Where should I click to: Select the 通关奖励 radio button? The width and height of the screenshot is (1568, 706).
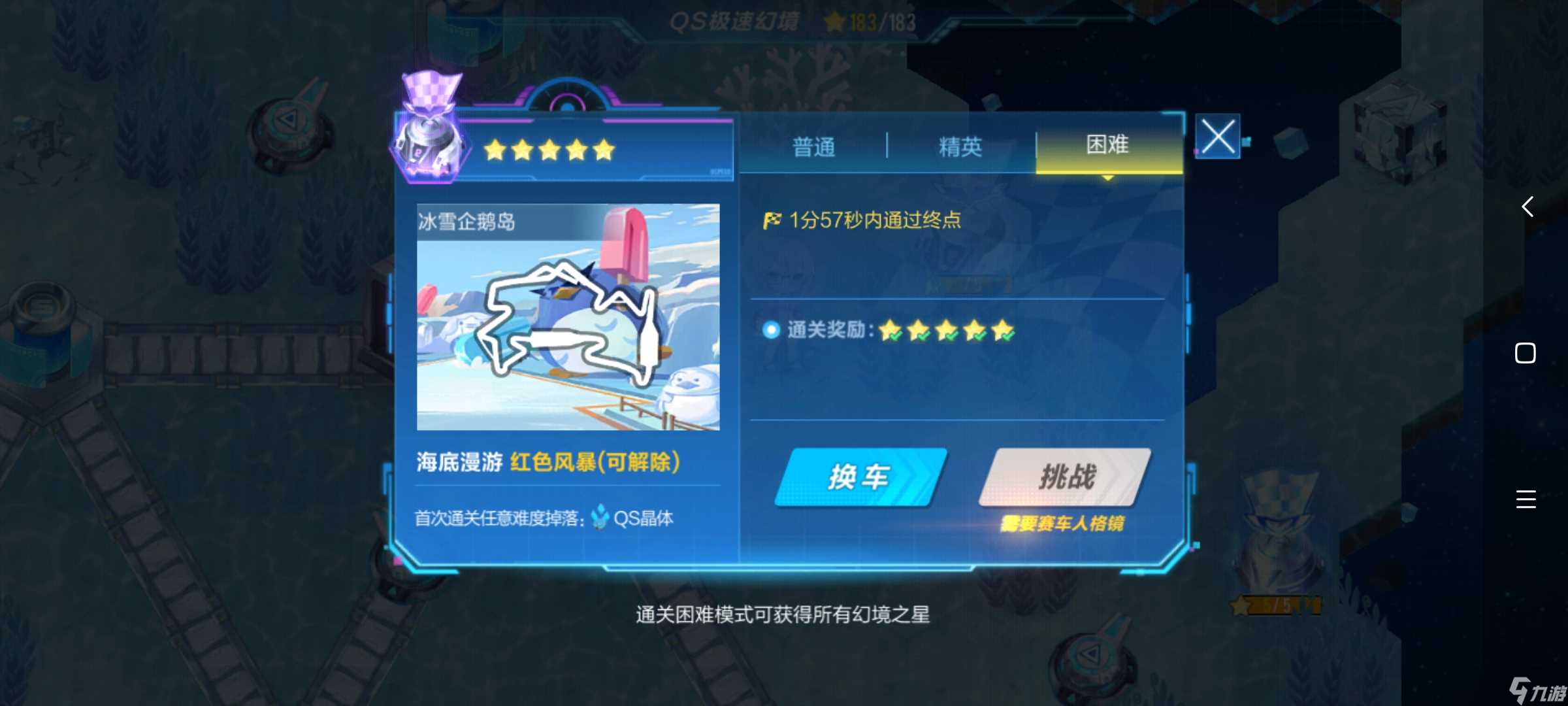click(771, 331)
